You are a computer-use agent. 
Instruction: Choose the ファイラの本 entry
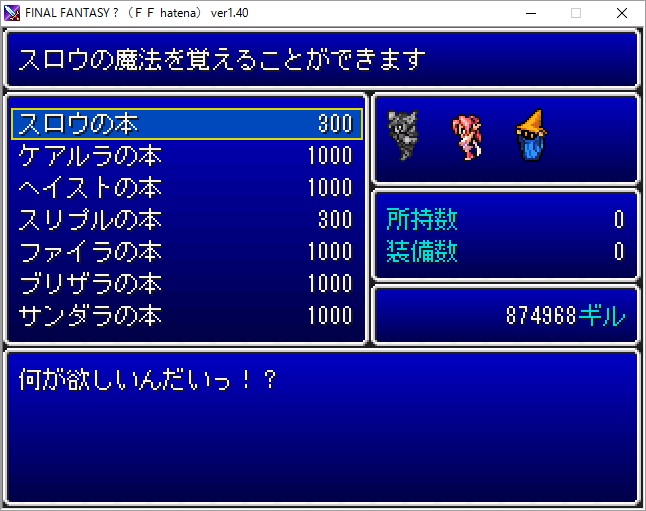point(186,252)
